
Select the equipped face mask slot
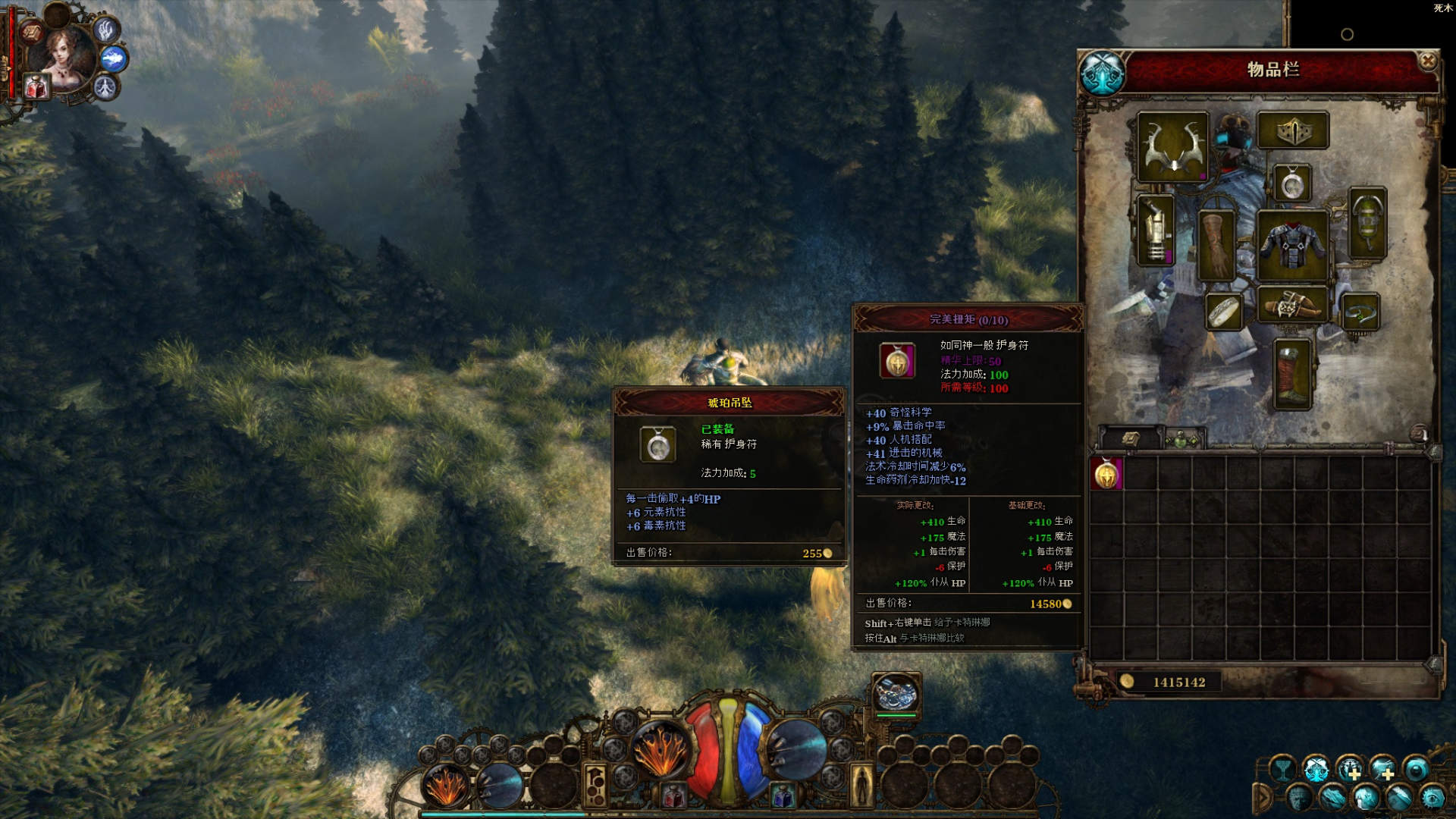click(x=1292, y=130)
